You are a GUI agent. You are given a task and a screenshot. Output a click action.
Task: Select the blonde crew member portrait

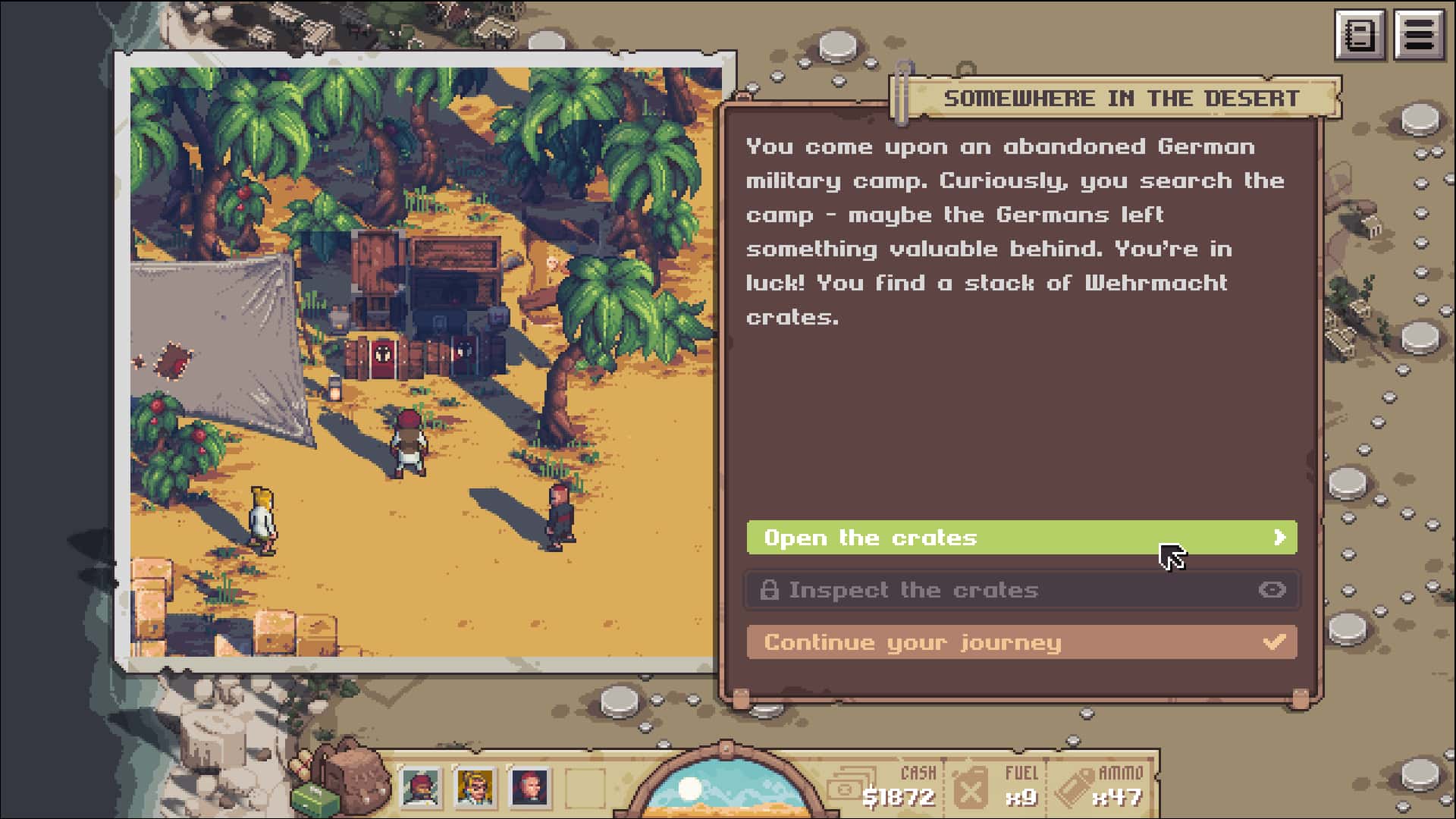pos(475,787)
